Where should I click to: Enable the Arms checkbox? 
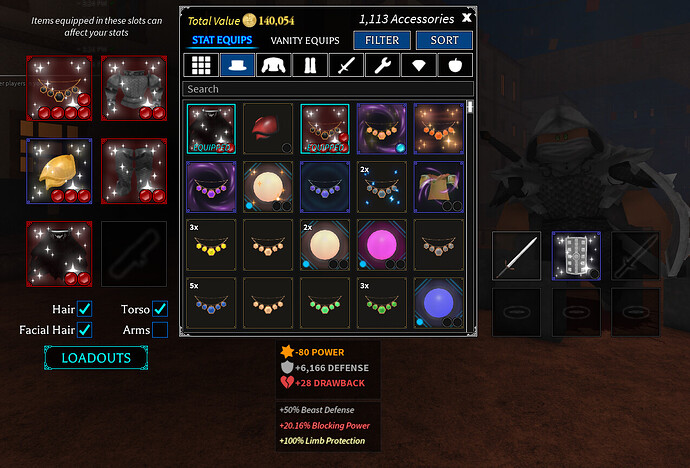tap(159, 330)
